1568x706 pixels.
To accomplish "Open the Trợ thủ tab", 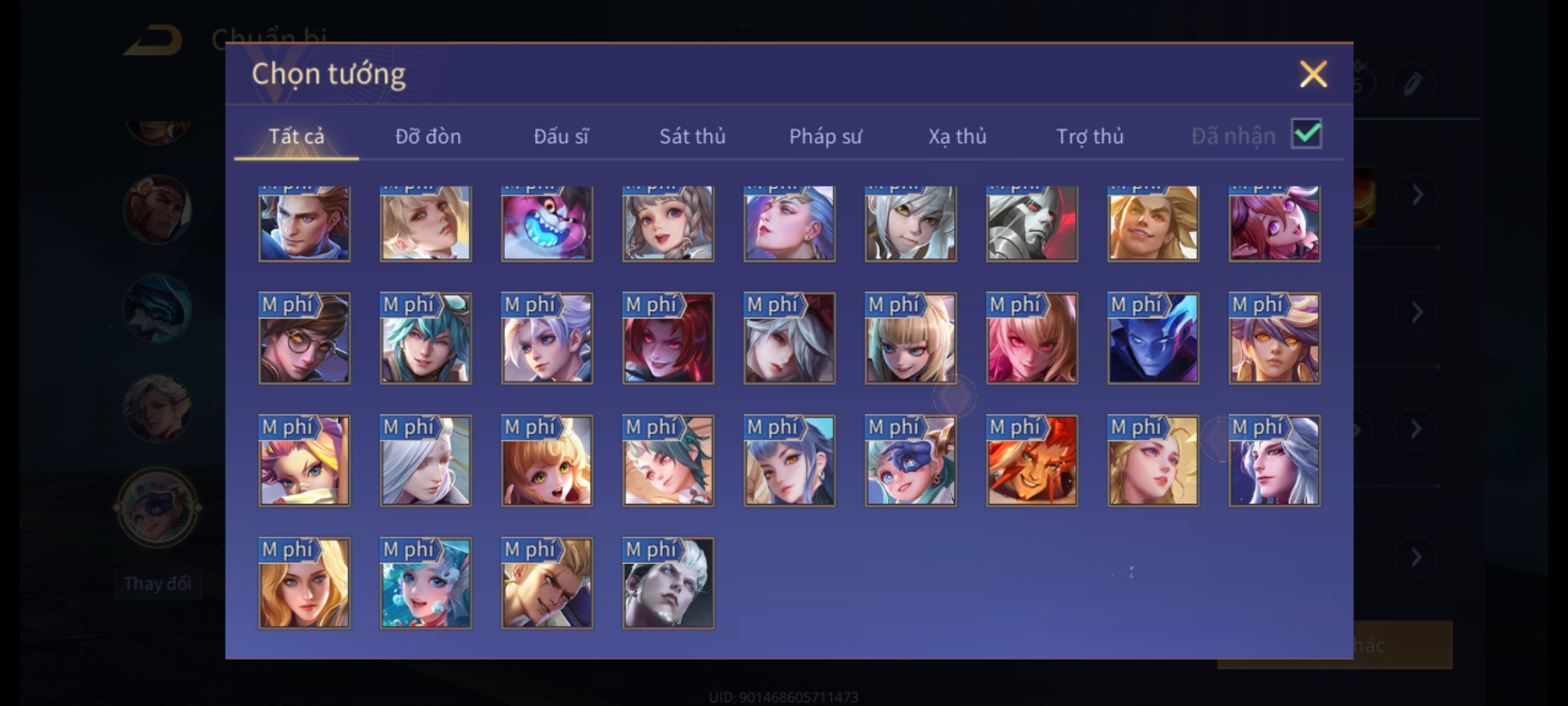I will click(x=1090, y=136).
